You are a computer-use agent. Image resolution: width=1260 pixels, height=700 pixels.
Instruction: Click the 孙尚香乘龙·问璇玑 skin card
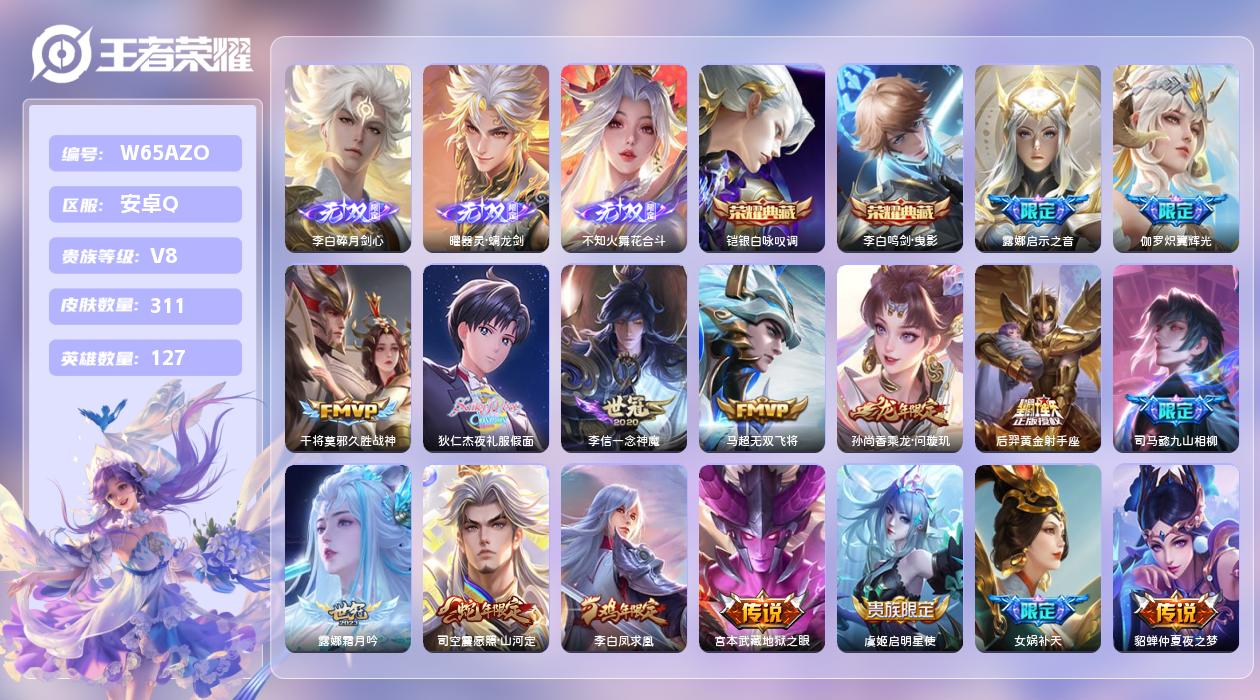(899, 358)
